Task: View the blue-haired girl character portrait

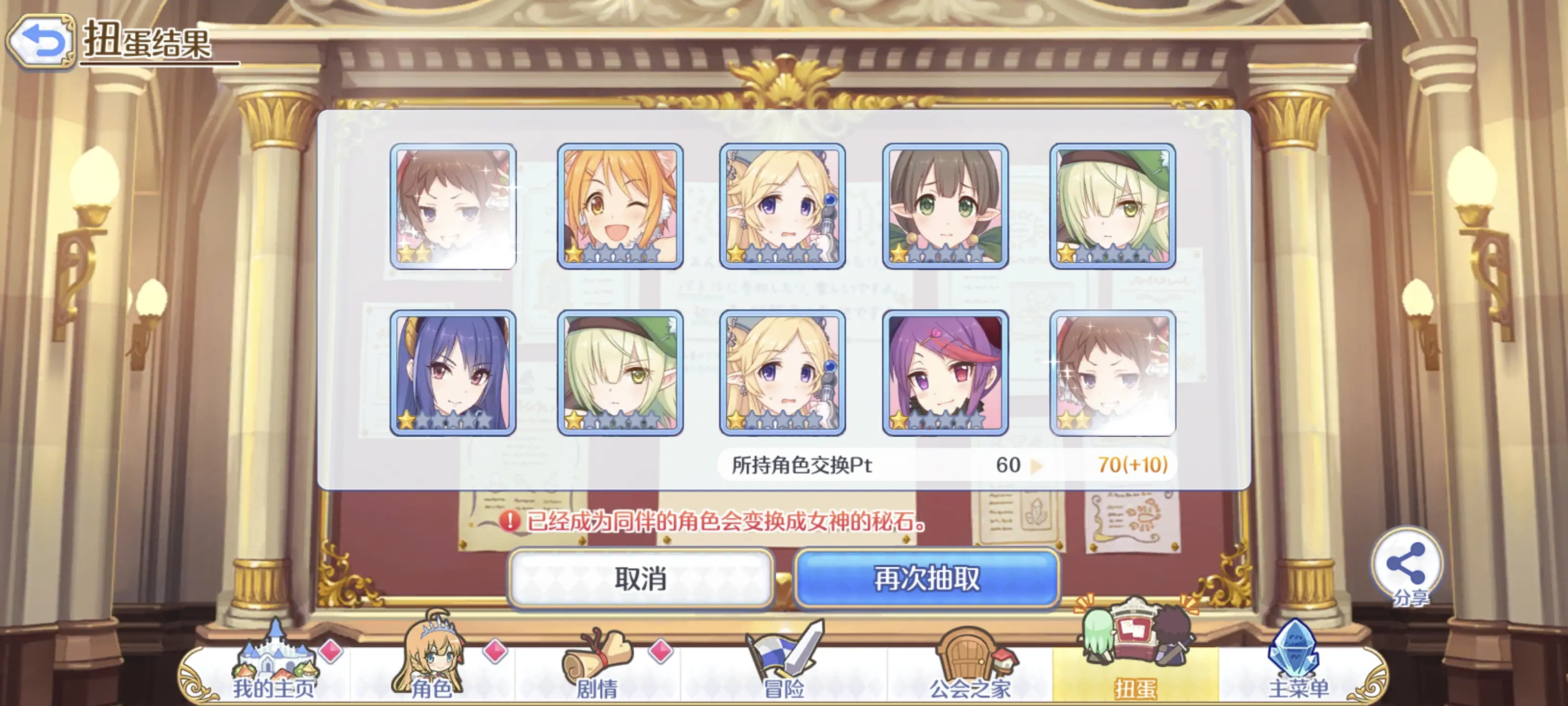Action: coord(453,373)
